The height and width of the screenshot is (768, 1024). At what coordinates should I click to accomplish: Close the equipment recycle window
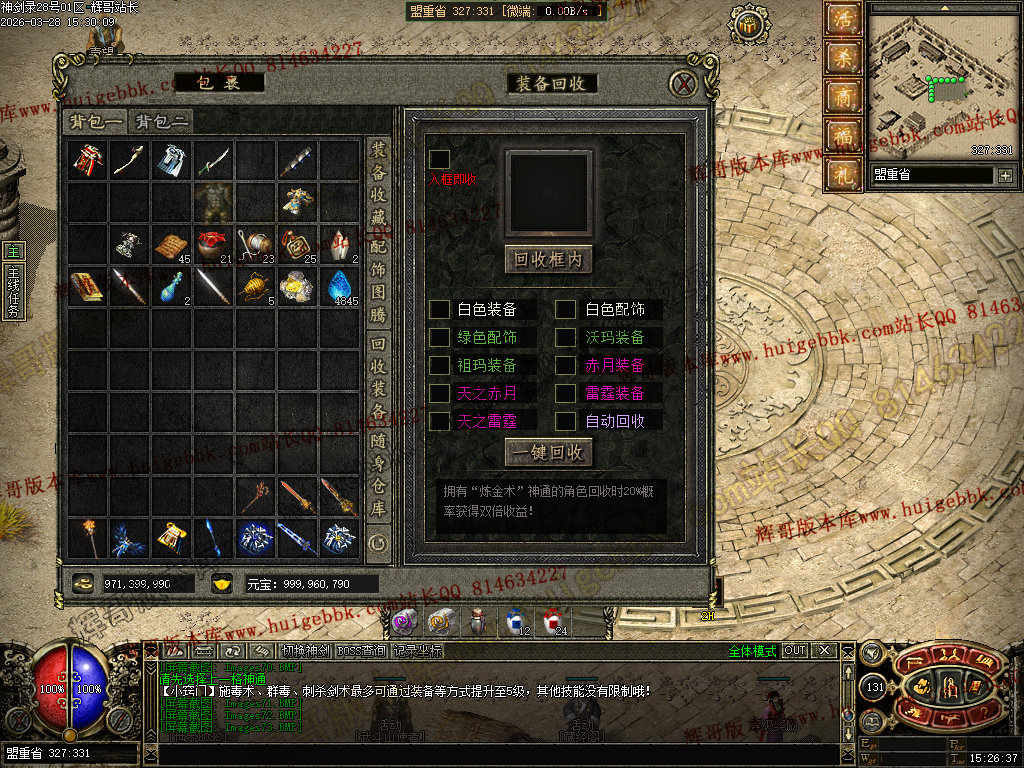[683, 83]
